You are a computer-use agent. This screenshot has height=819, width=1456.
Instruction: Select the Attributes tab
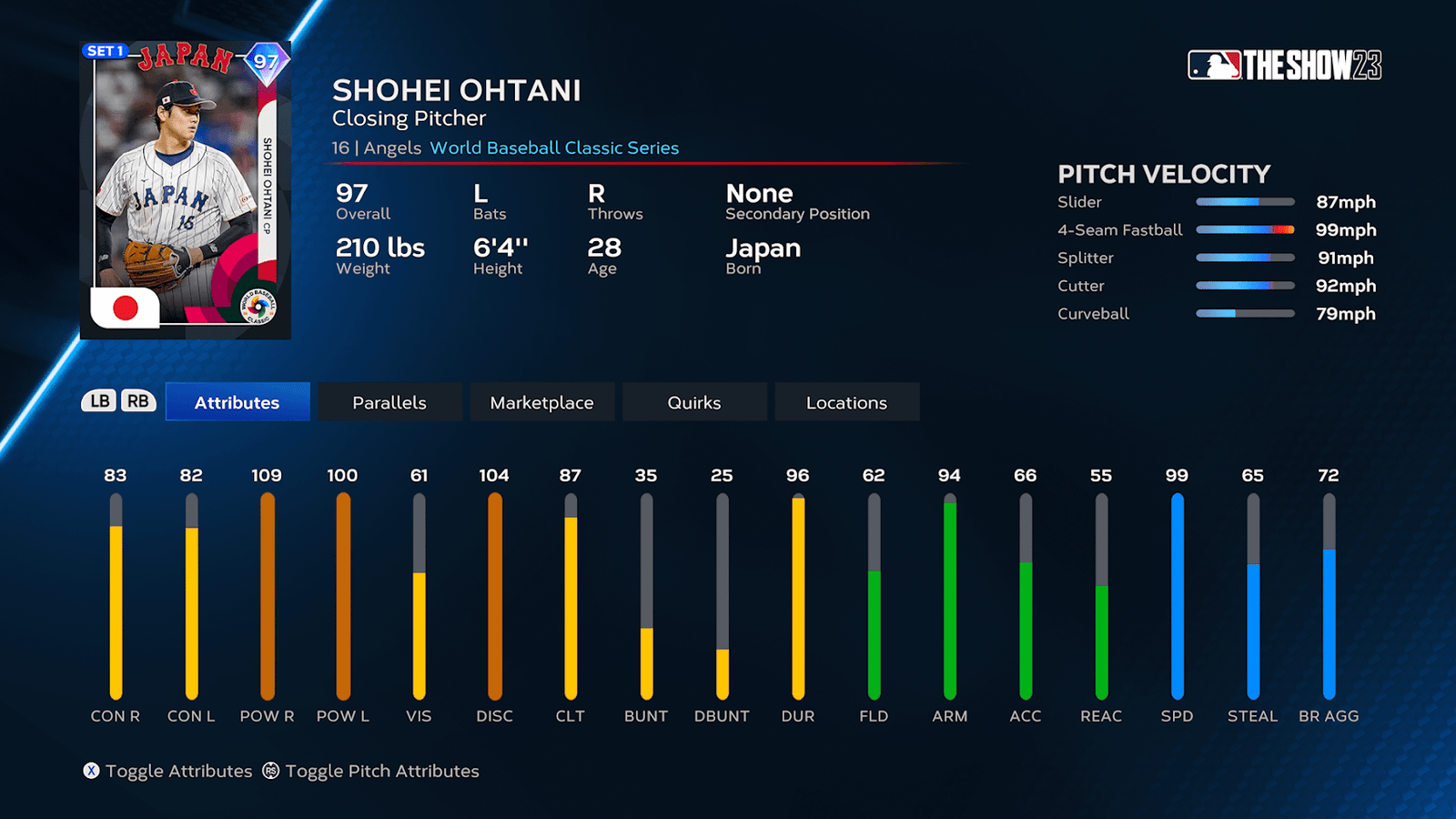click(237, 401)
